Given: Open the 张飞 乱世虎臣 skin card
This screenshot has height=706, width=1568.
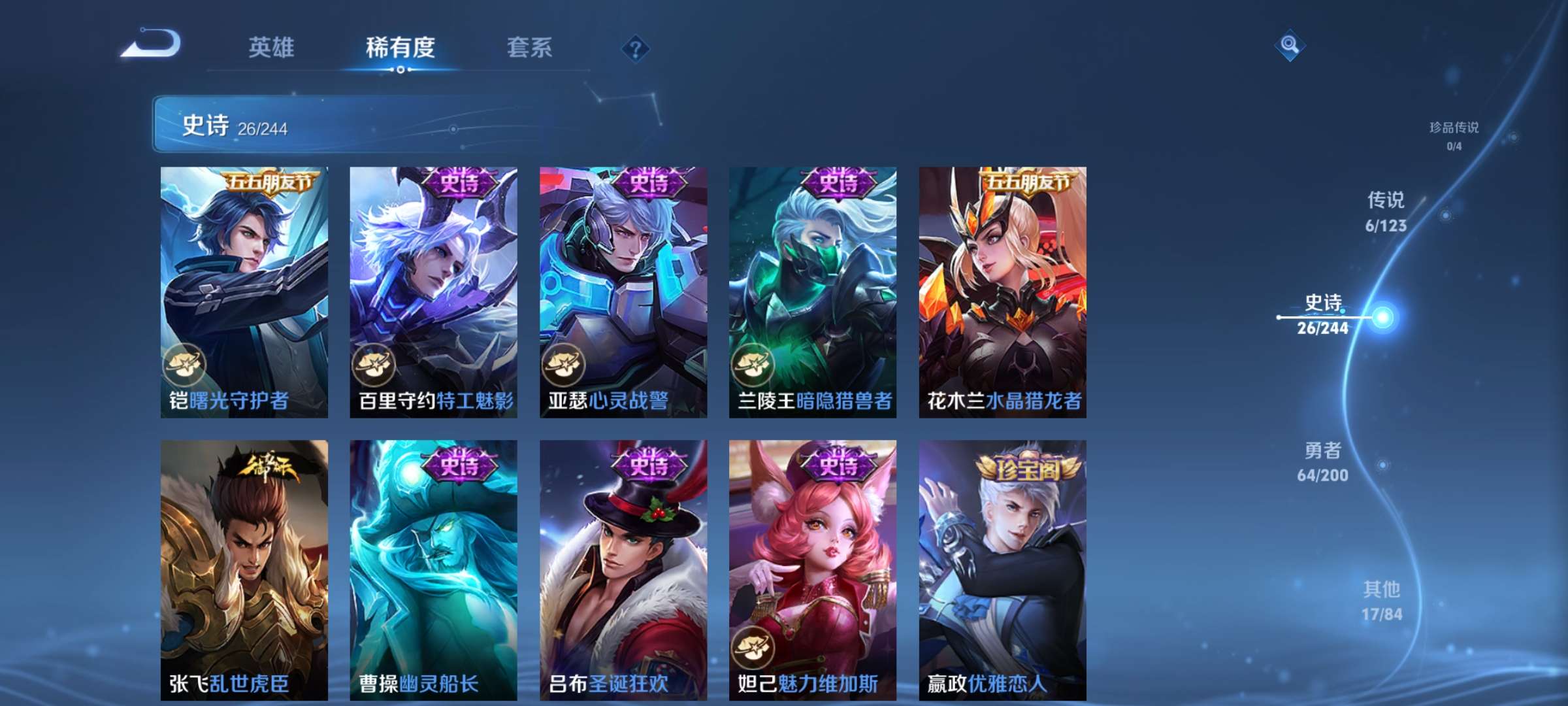Looking at the screenshot, I should pos(244,569).
